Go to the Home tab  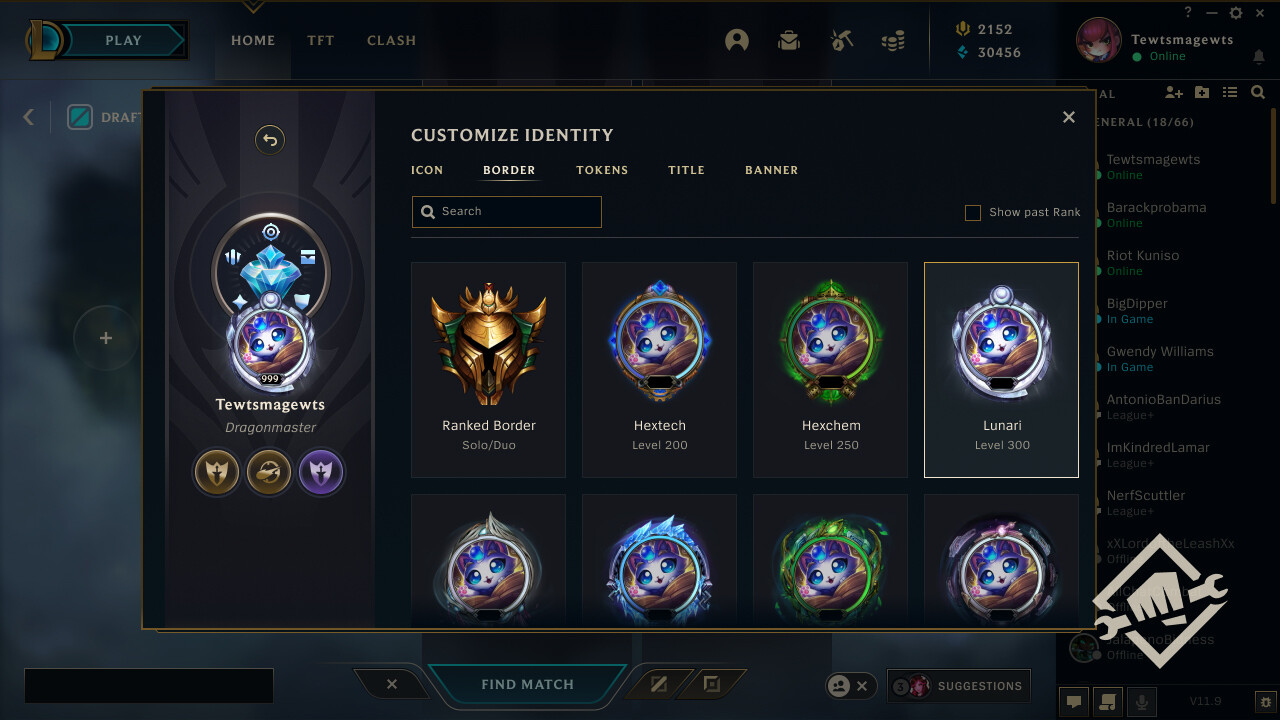pos(253,41)
